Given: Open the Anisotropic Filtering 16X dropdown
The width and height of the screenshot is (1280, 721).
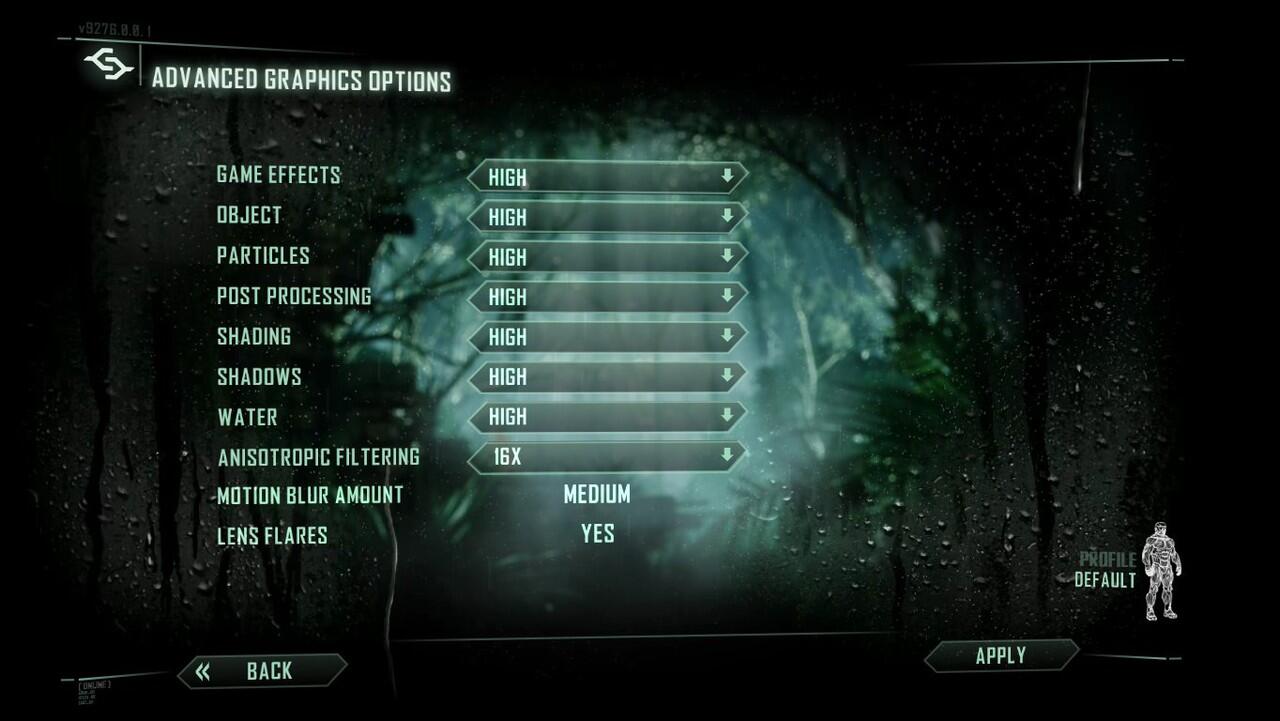Looking at the screenshot, I should click(x=607, y=457).
